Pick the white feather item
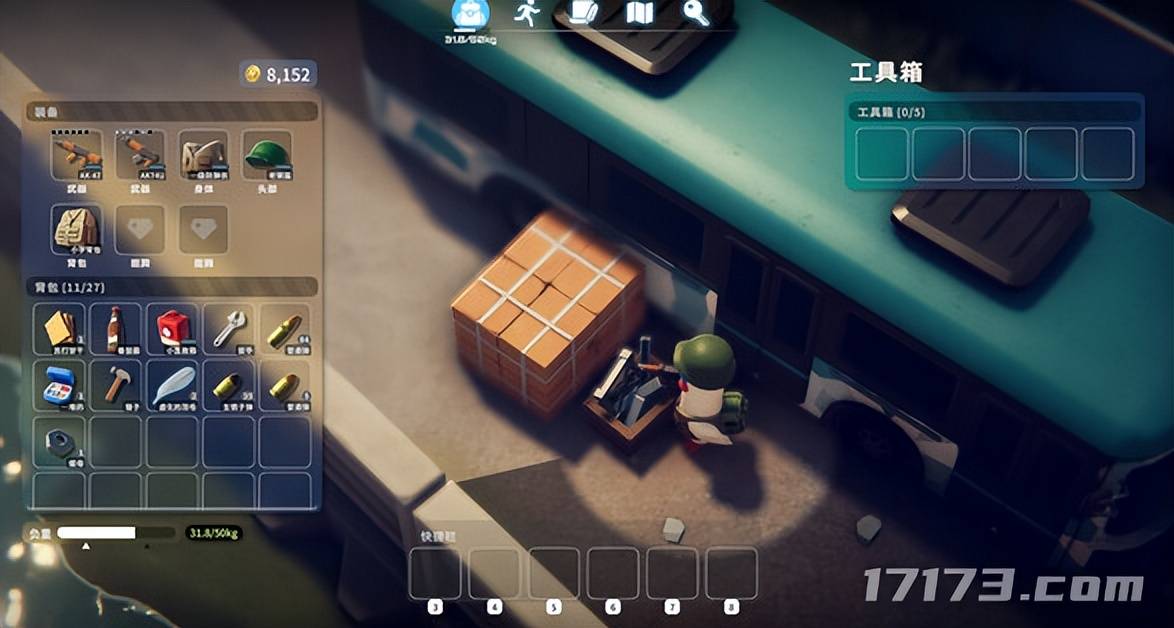The width and height of the screenshot is (1174, 628). (173, 386)
